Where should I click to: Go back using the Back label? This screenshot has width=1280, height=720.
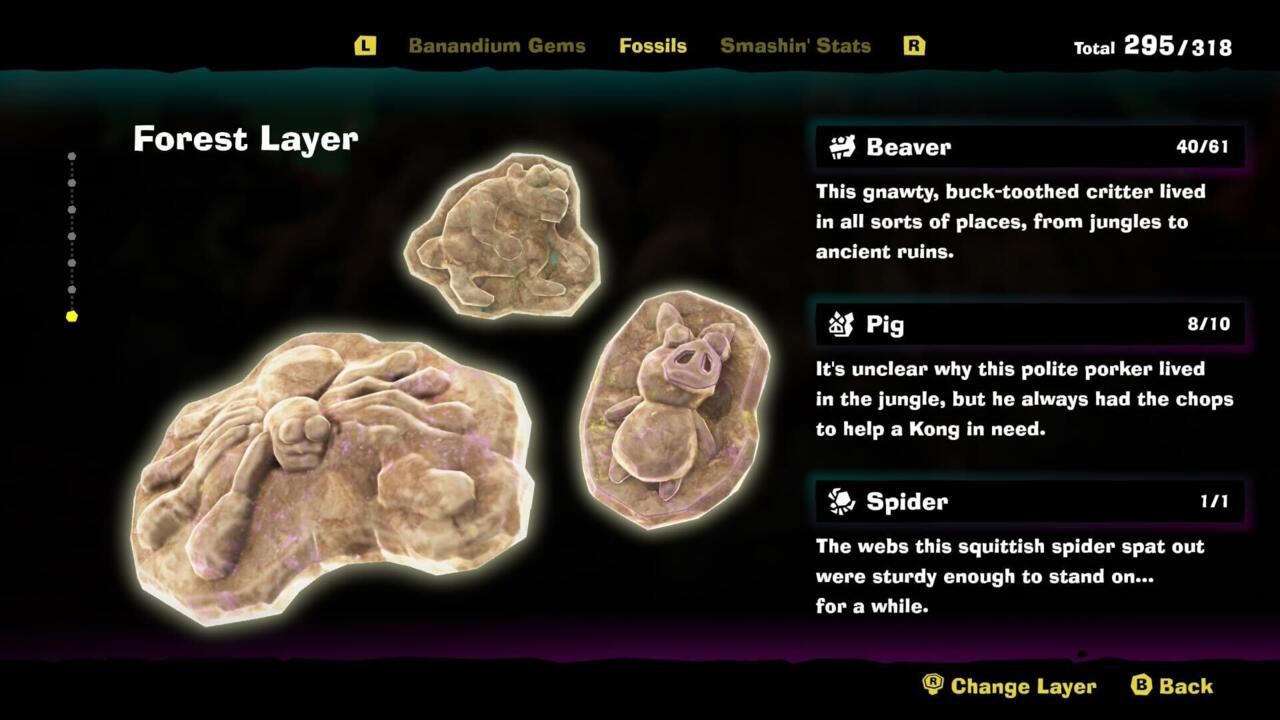click(x=1185, y=686)
